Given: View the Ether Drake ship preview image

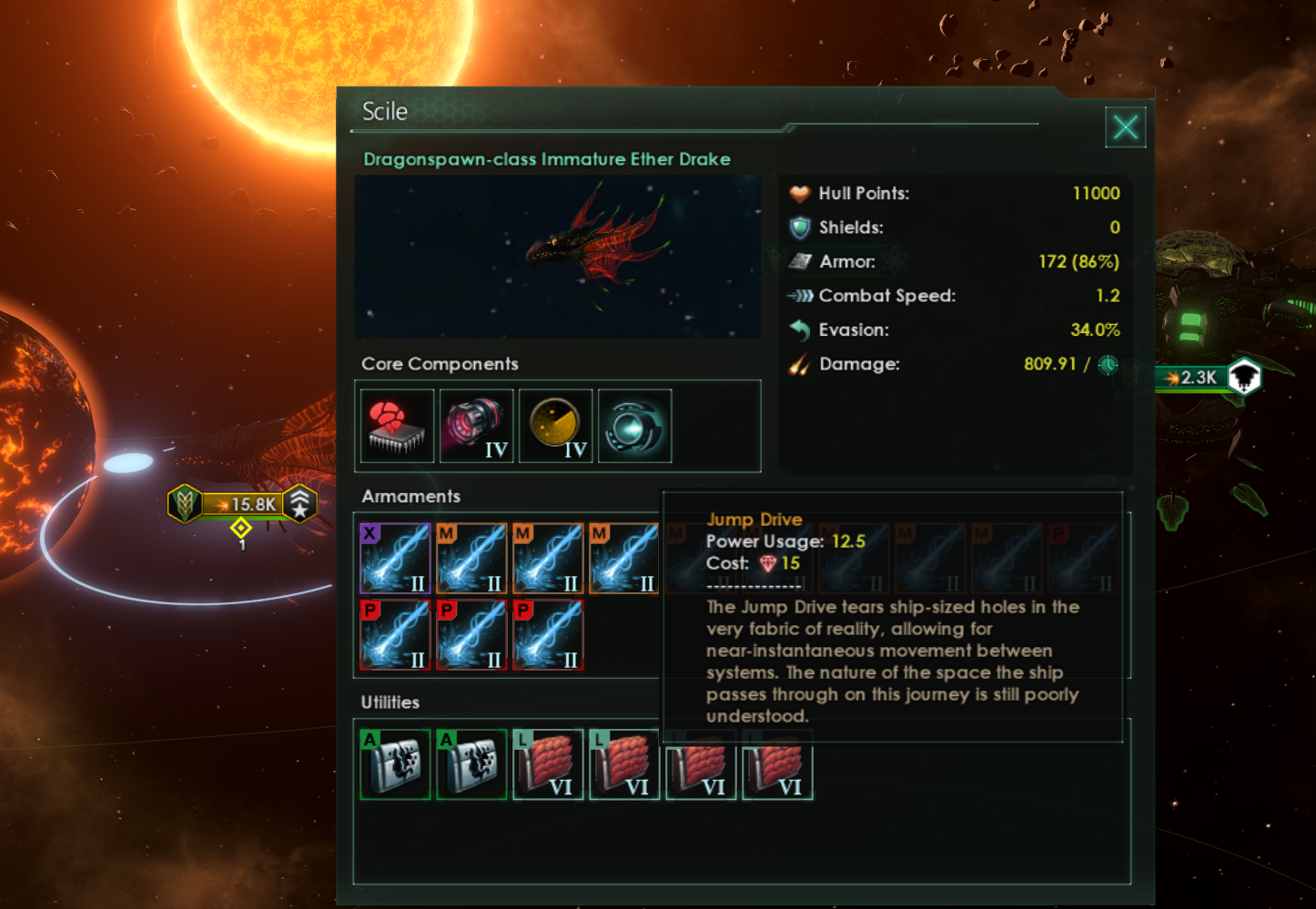Looking at the screenshot, I should tap(557, 257).
